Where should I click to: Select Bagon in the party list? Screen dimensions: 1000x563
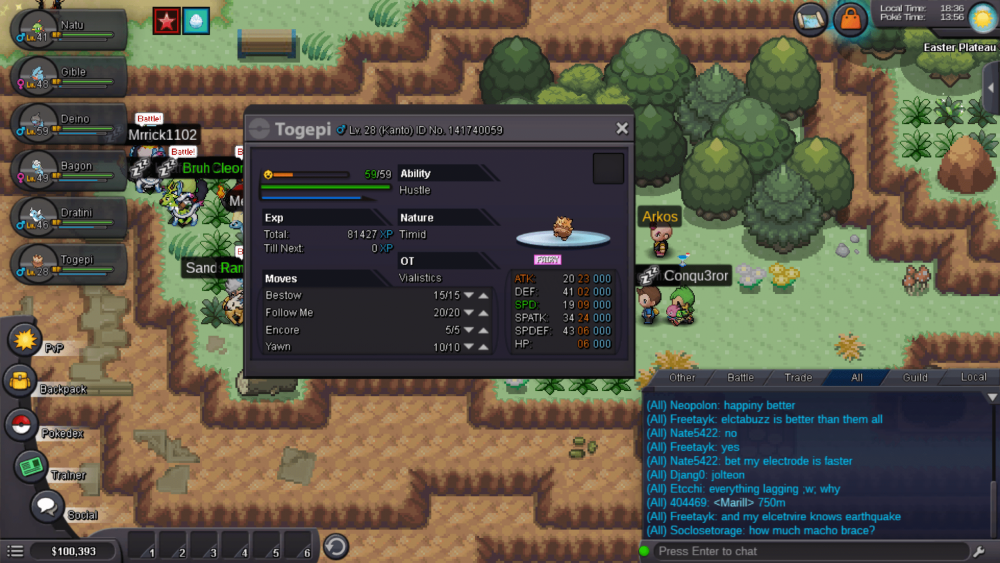click(x=67, y=171)
